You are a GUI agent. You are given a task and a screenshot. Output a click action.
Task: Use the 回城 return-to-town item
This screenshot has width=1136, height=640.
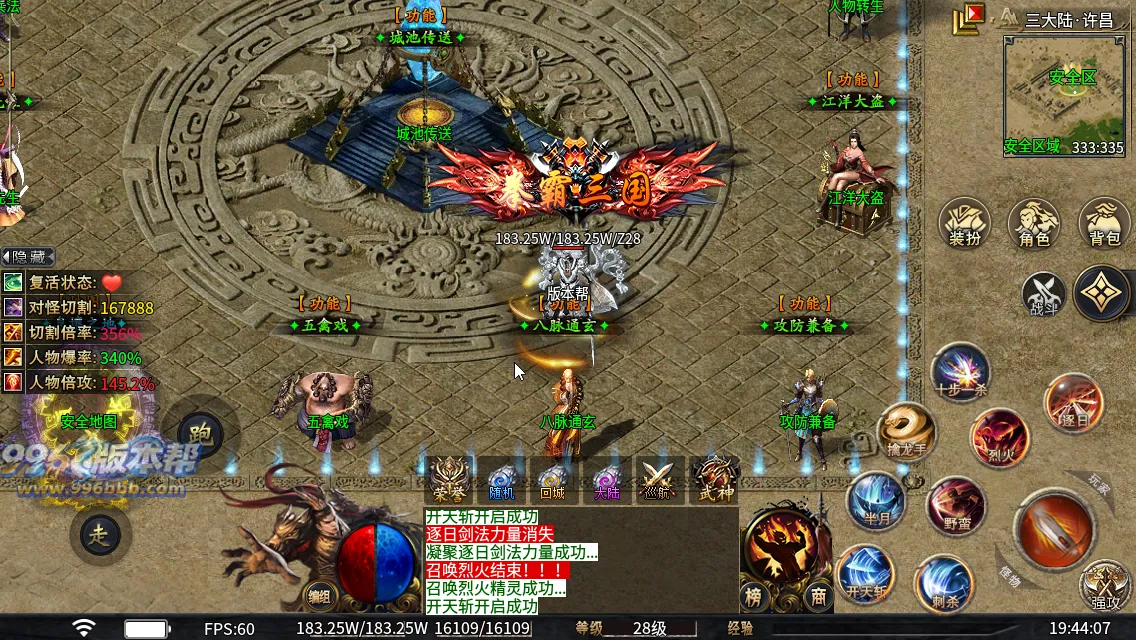[x=552, y=480]
